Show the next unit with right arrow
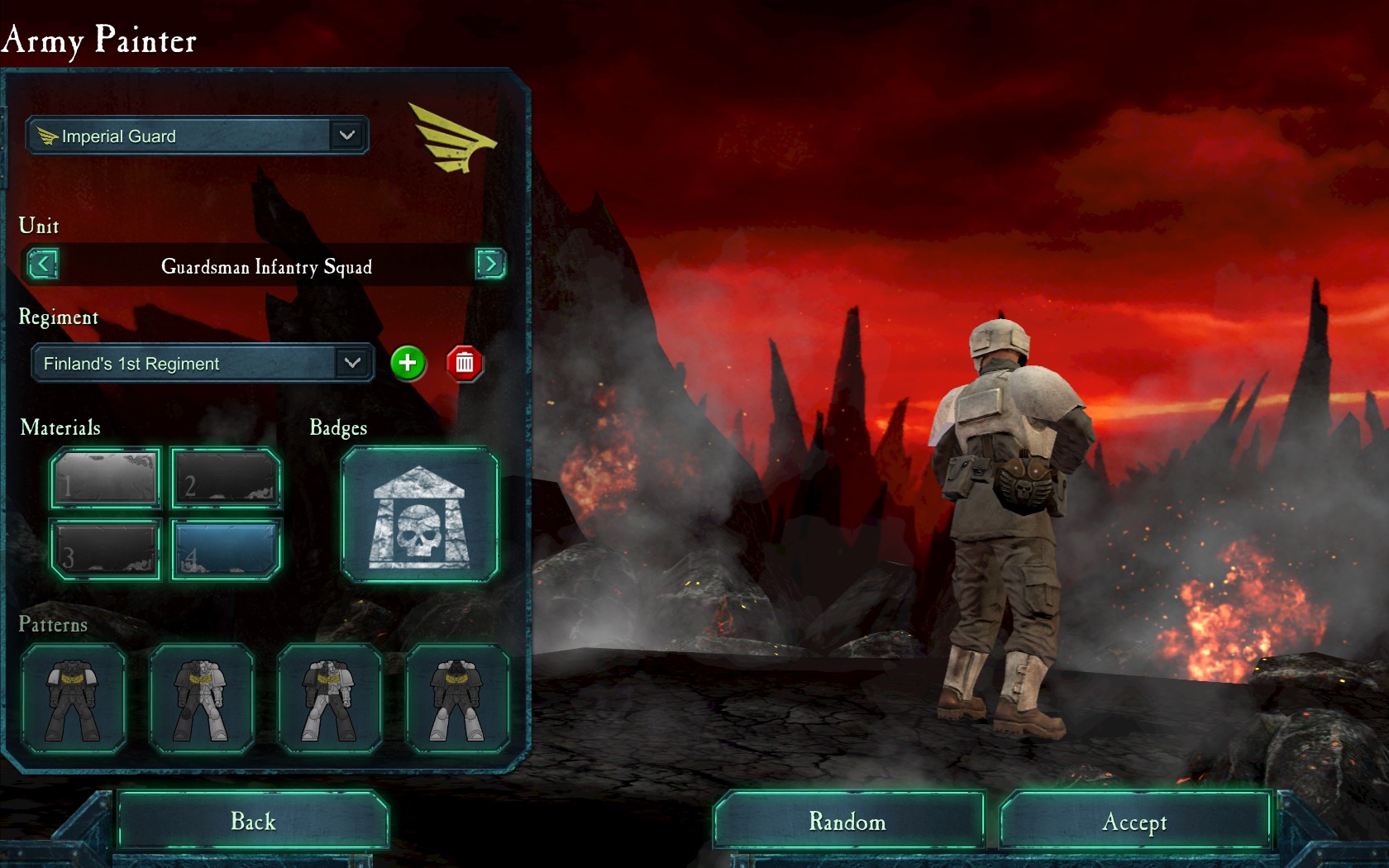 tap(490, 264)
